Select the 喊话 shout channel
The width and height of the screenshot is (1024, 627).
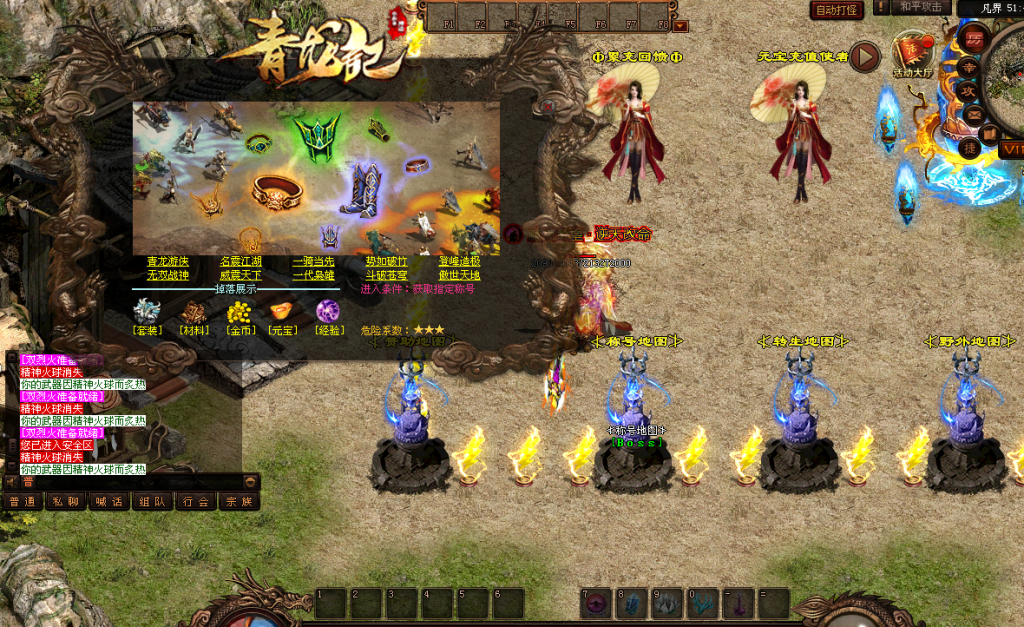coord(108,501)
